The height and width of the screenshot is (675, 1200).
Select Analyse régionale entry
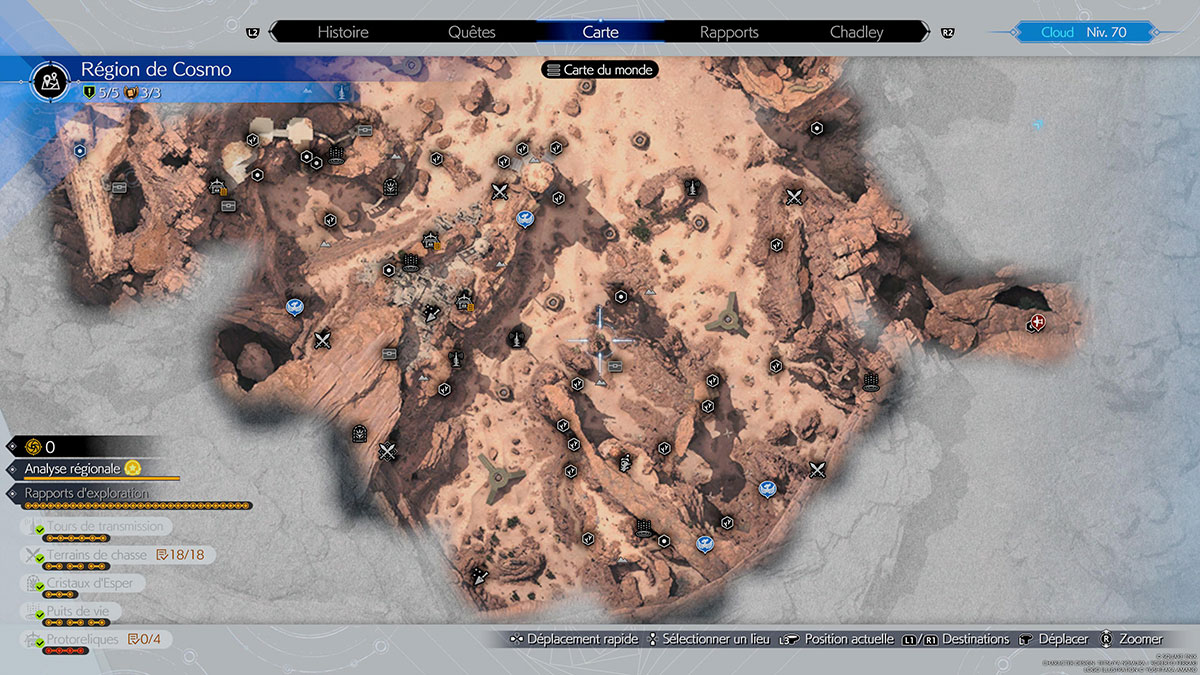click(x=72, y=468)
